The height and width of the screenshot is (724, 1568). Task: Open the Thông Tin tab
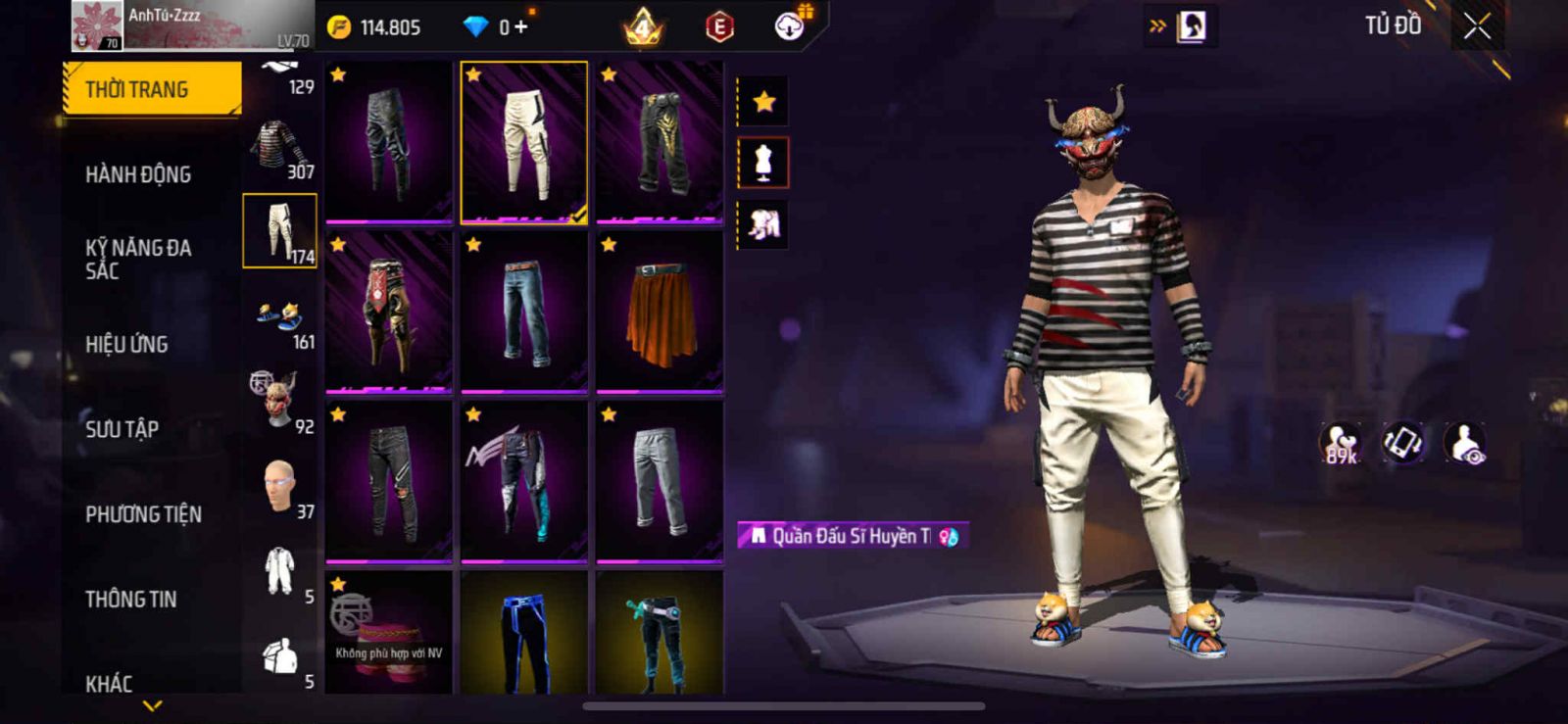point(130,599)
